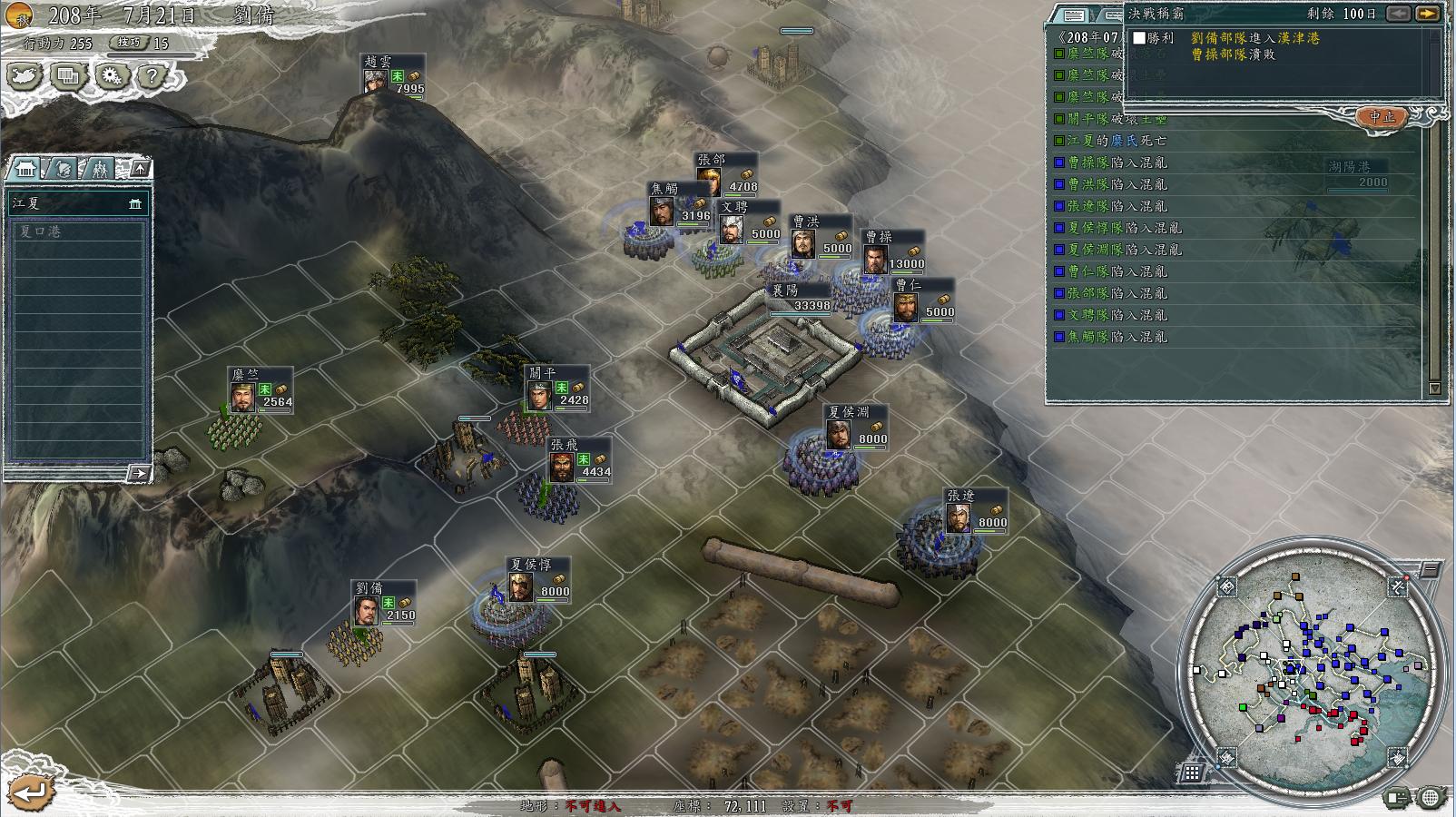The width and height of the screenshot is (1456, 817).
Task: Switch to the troop units tab
Action: [x=99, y=169]
